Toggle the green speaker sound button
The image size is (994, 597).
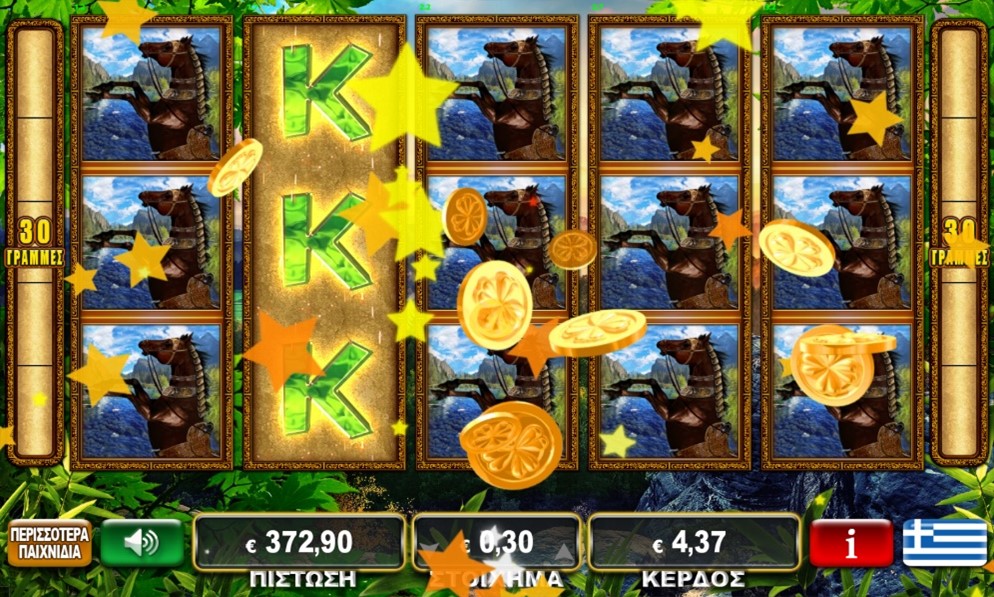142,542
